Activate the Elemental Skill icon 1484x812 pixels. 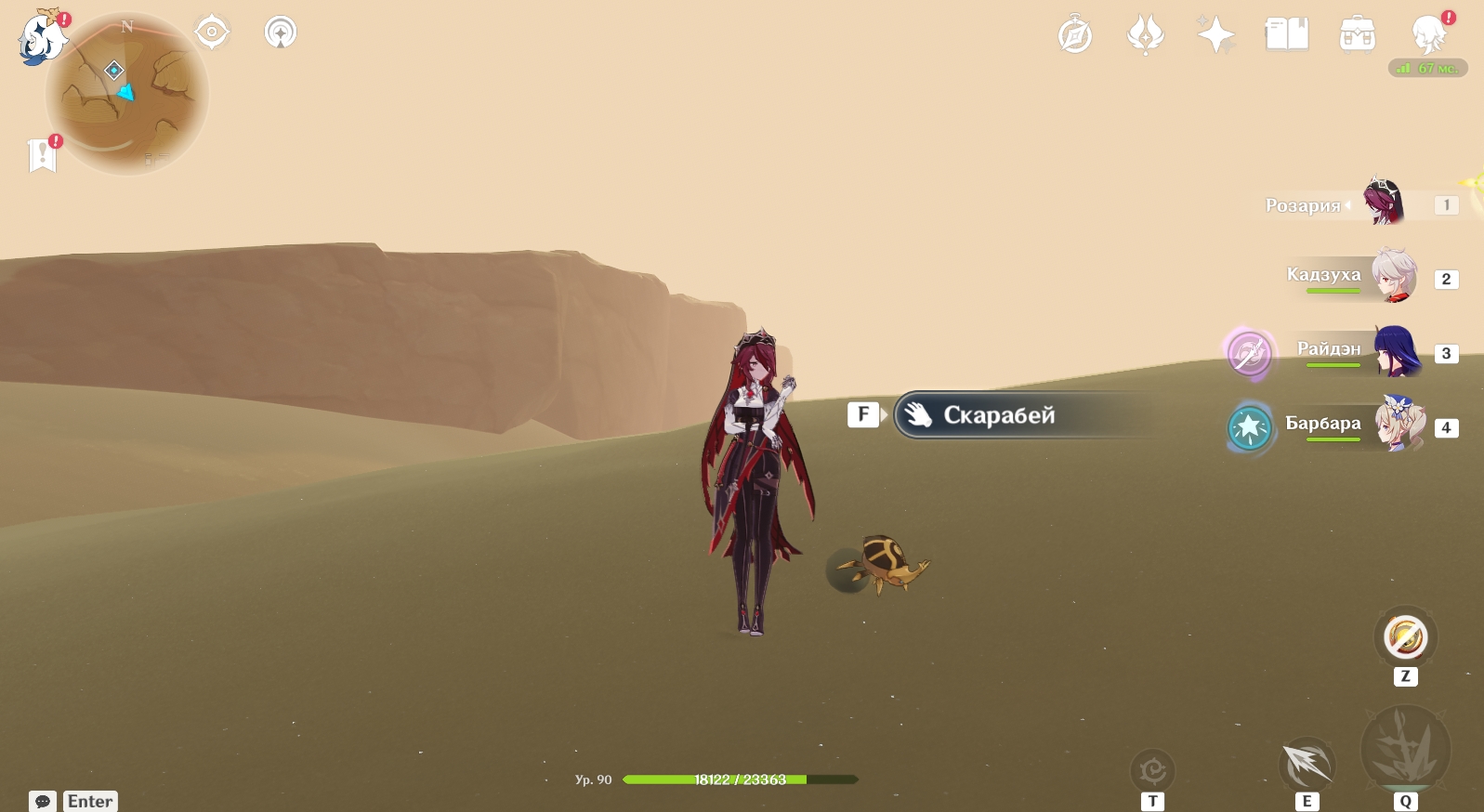click(1307, 765)
